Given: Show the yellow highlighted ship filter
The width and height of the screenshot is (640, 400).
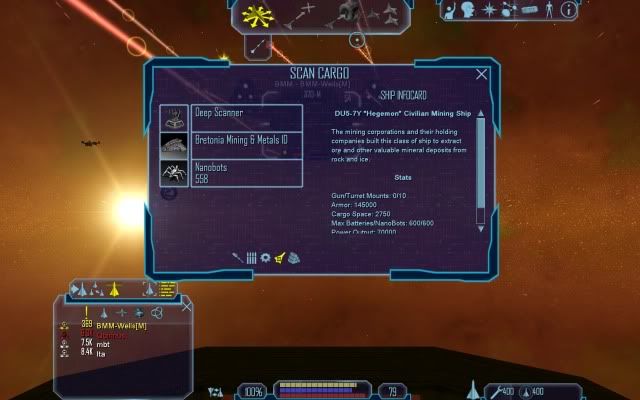Looking at the screenshot, I should pos(114,290).
